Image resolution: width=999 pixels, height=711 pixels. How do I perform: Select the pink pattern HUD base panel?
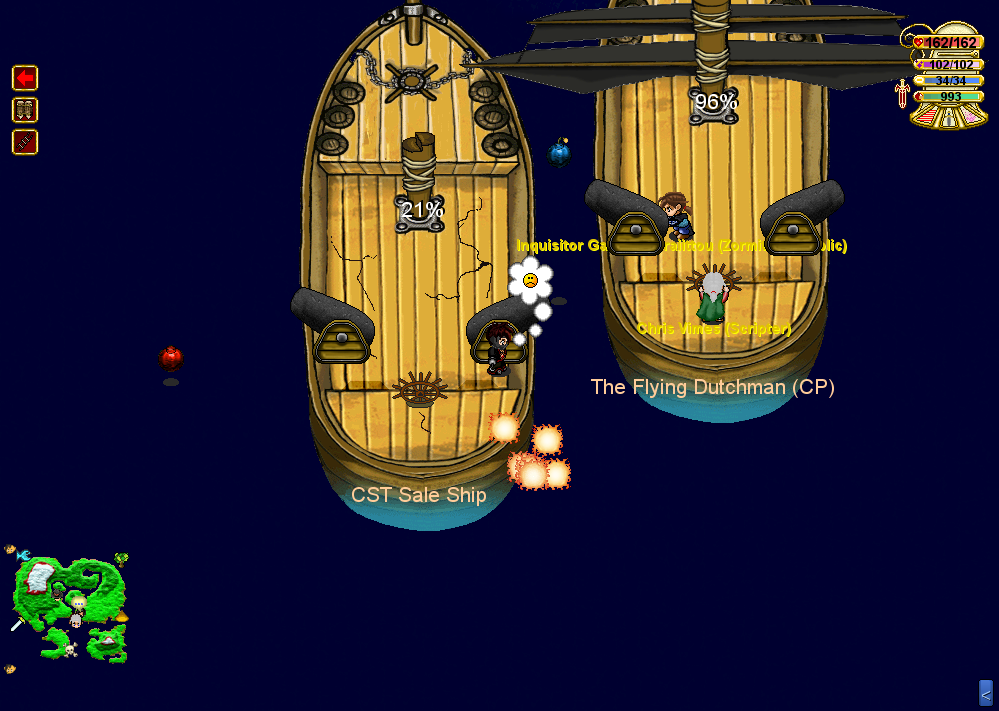point(970,117)
